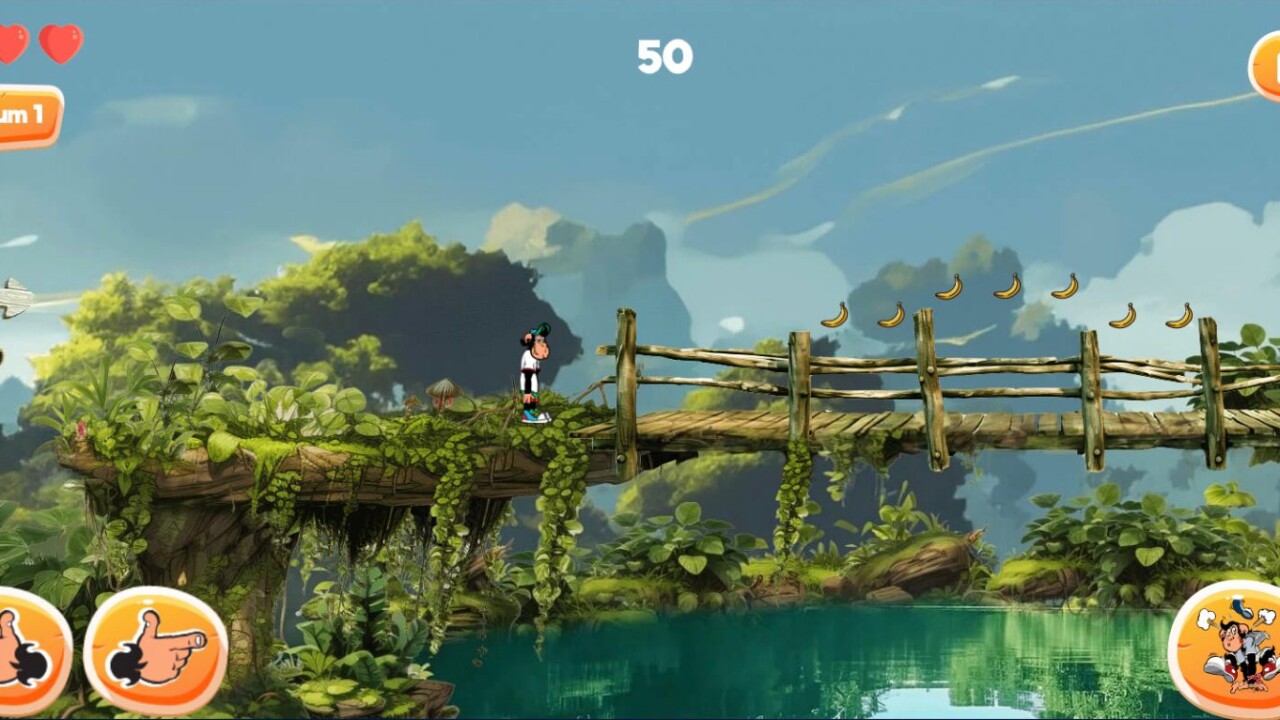The height and width of the screenshot is (720, 1280).
Task: Hit the monkey jump button
Action: 1229,649
